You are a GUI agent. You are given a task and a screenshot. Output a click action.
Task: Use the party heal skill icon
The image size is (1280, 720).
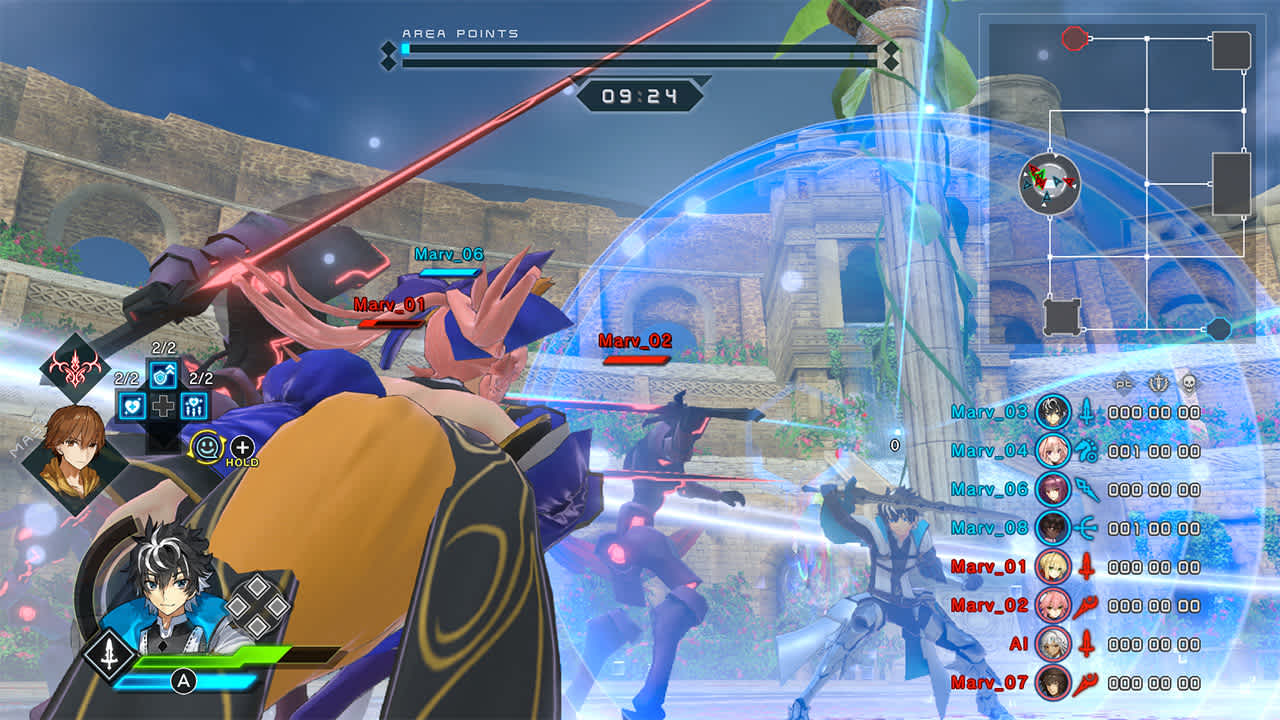[194, 405]
